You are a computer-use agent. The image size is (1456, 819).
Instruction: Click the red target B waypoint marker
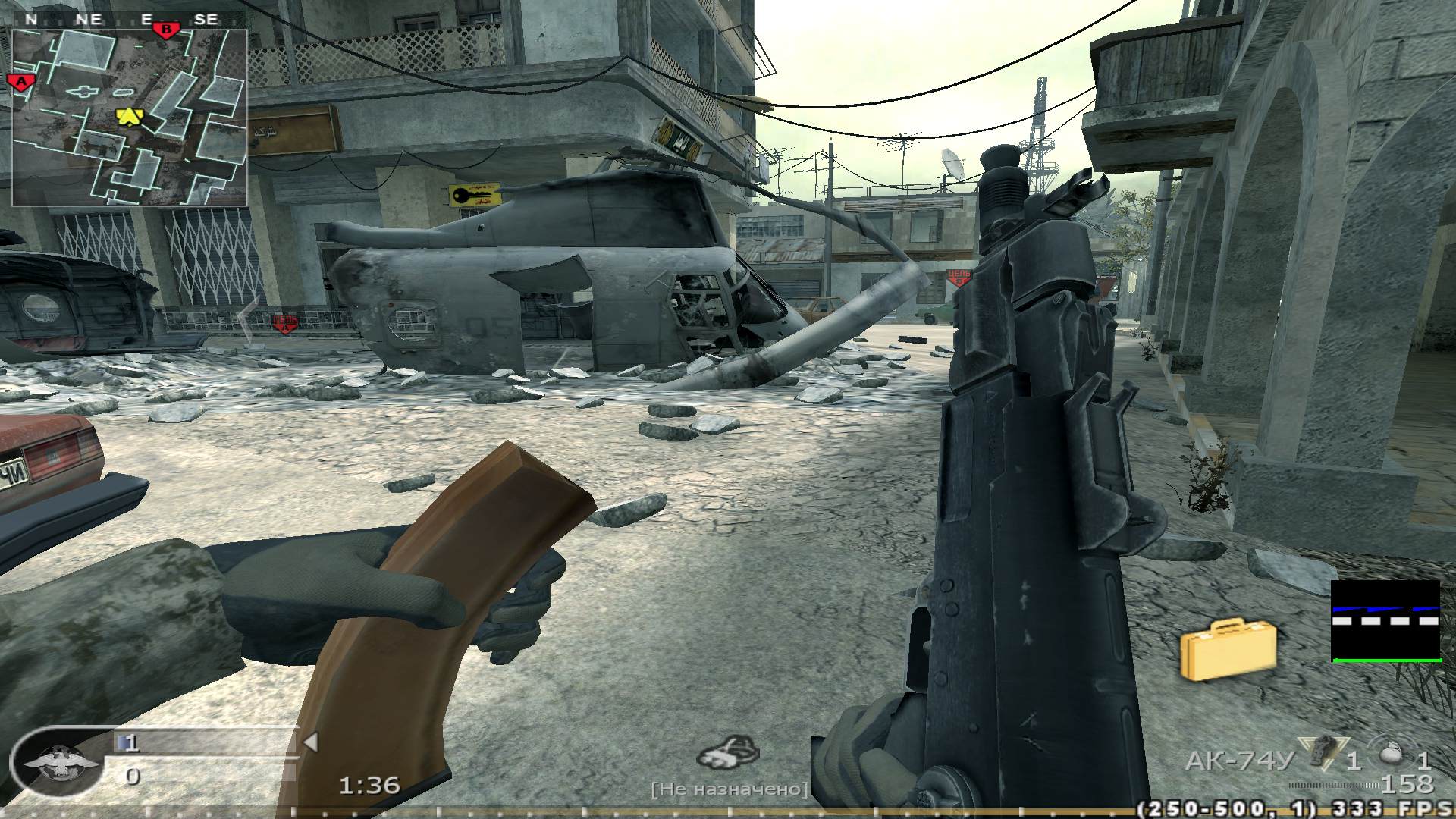tap(959, 277)
